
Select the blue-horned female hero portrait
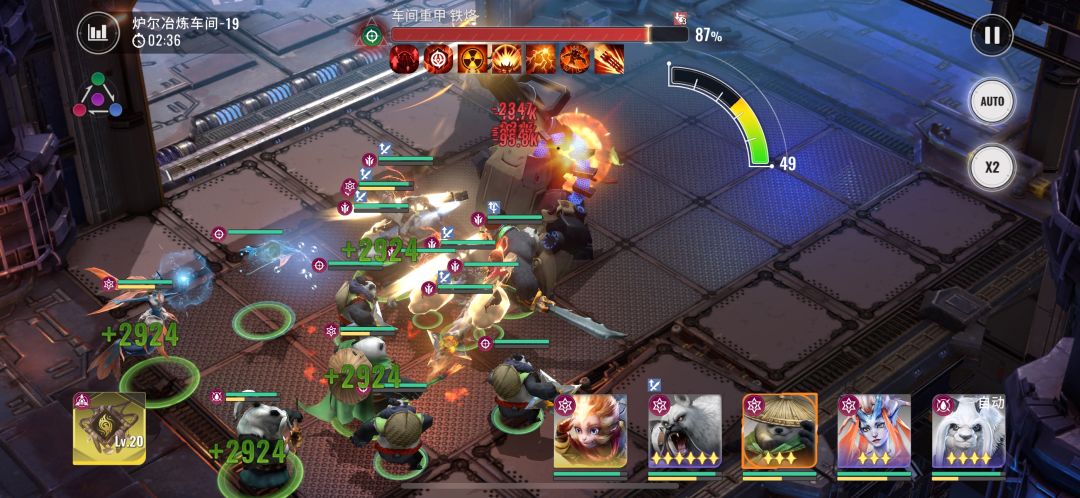click(873, 431)
